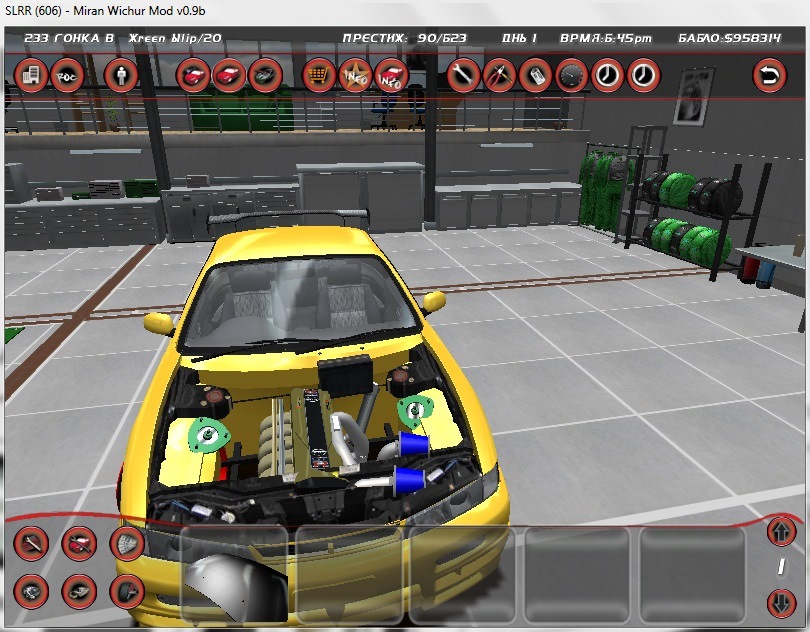This screenshot has height=632, width=810.
Task: Click the star INFO button
Action: point(356,75)
